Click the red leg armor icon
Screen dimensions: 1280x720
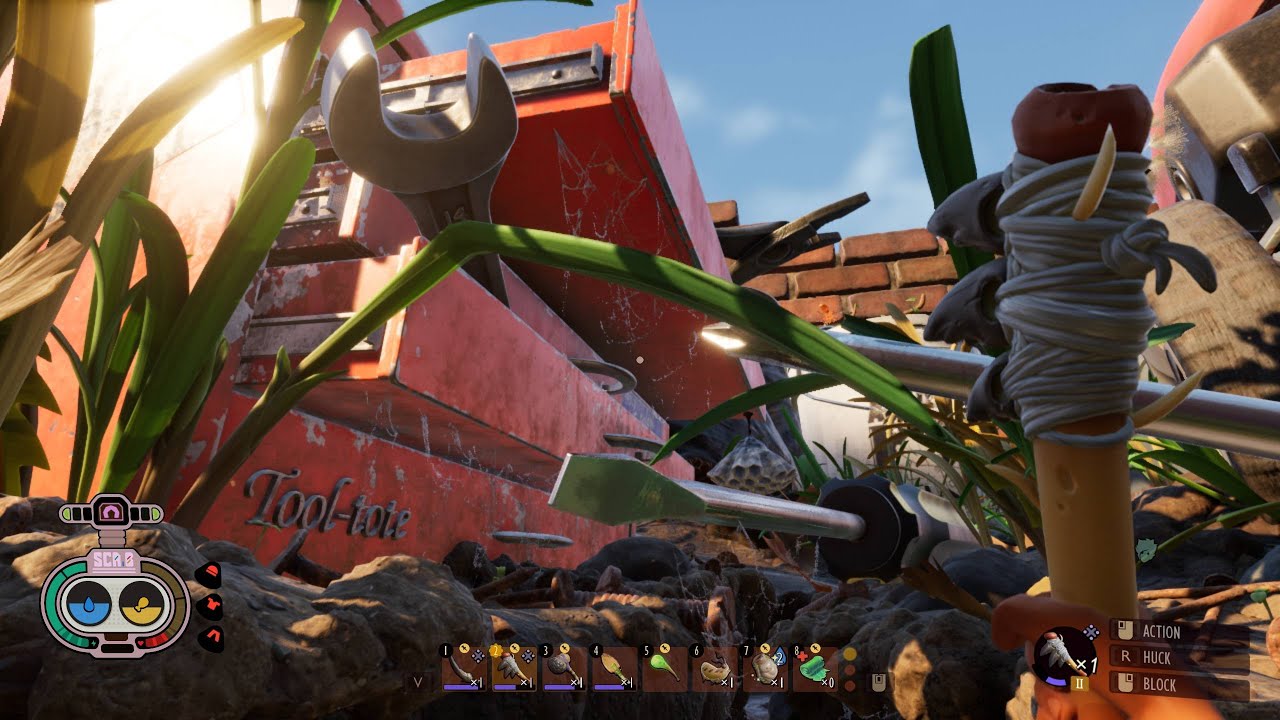point(210,639)
